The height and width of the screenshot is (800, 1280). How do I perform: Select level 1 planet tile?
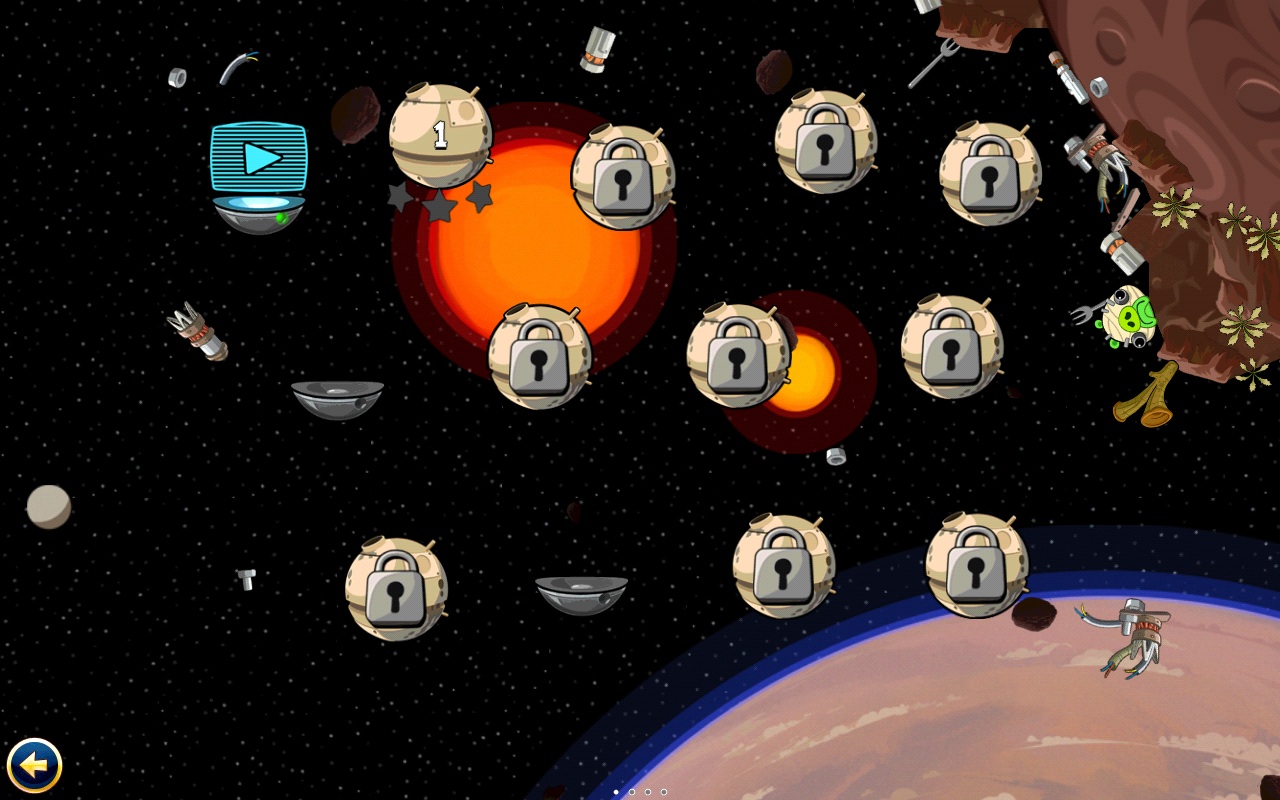[x=440, y=136]
